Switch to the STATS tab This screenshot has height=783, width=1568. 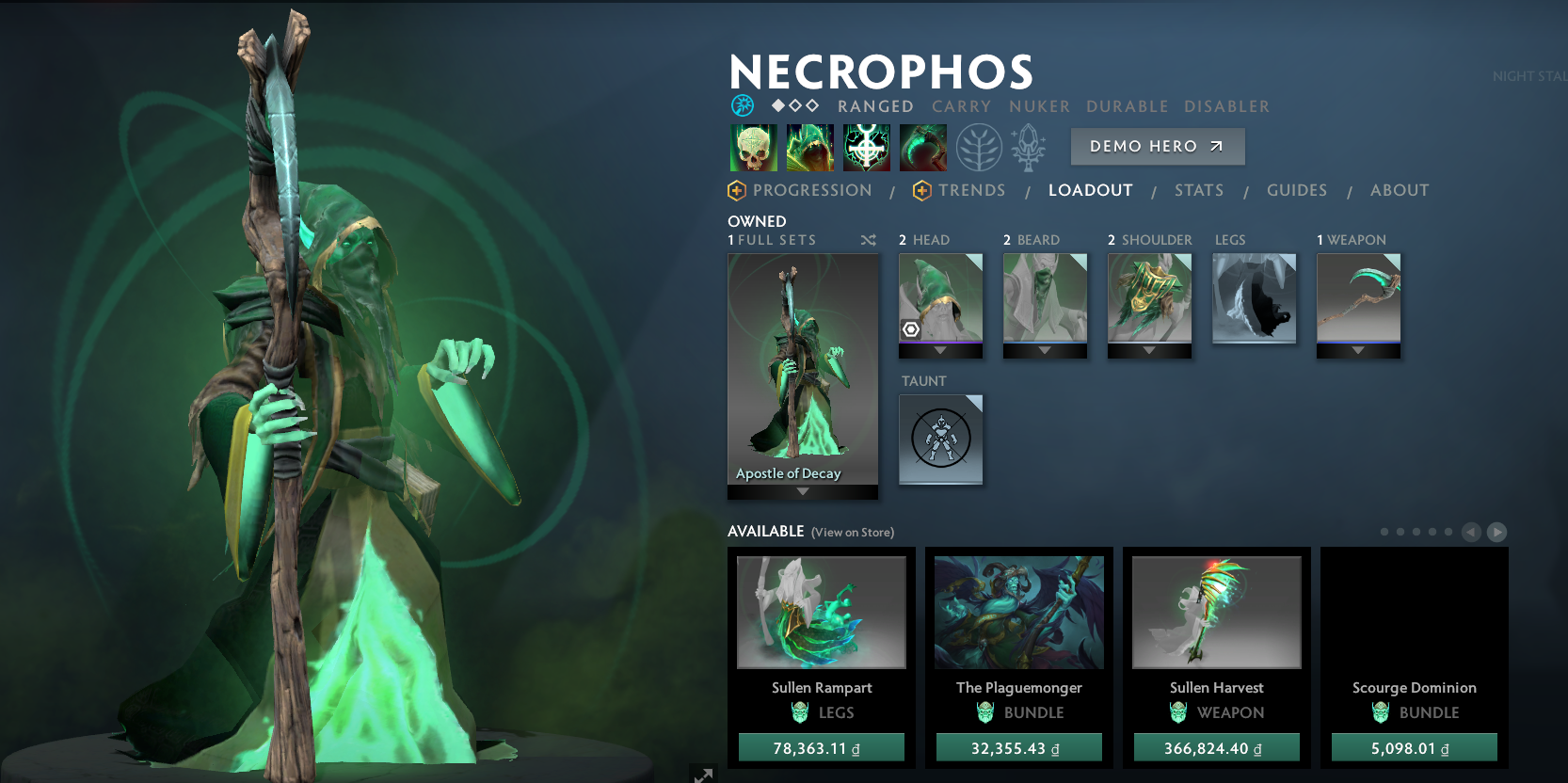tap(1199, 190)
